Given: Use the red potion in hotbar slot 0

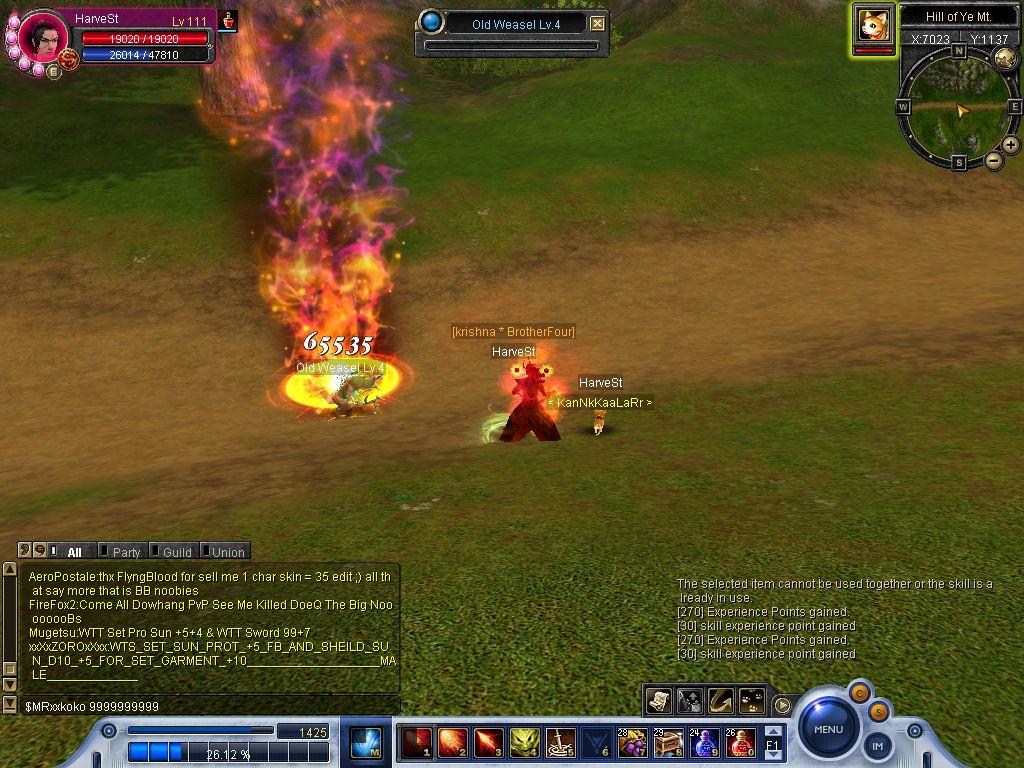Looking at the screenshot, I should click(741, 743).
